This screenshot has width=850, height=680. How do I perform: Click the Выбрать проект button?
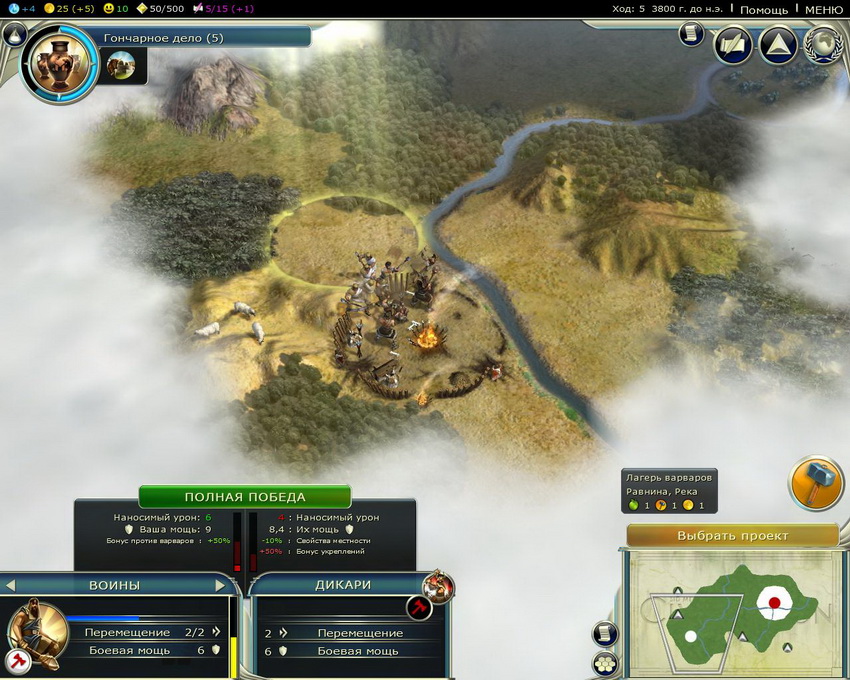(732, 535)
